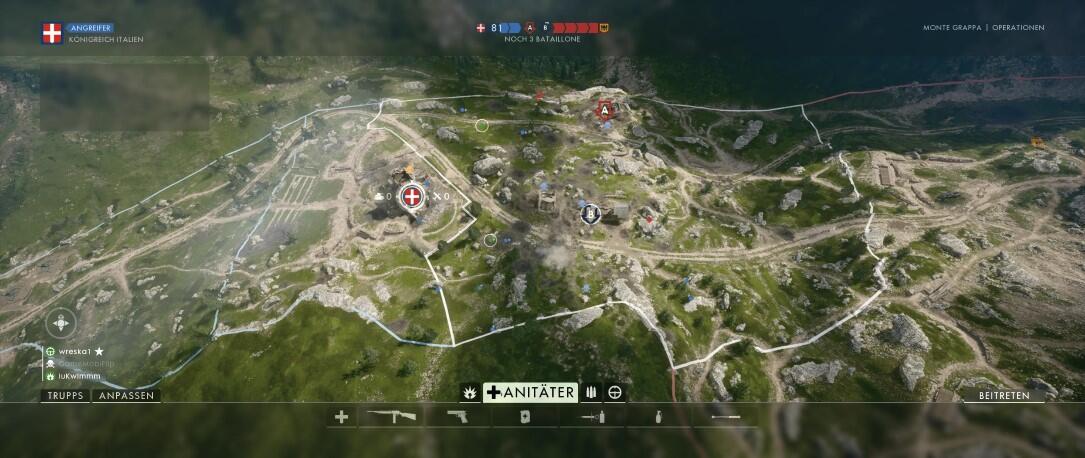1085x458 pixels.
Task: Click the Beitreten deploy button
Action: (x=1010, y=396)
